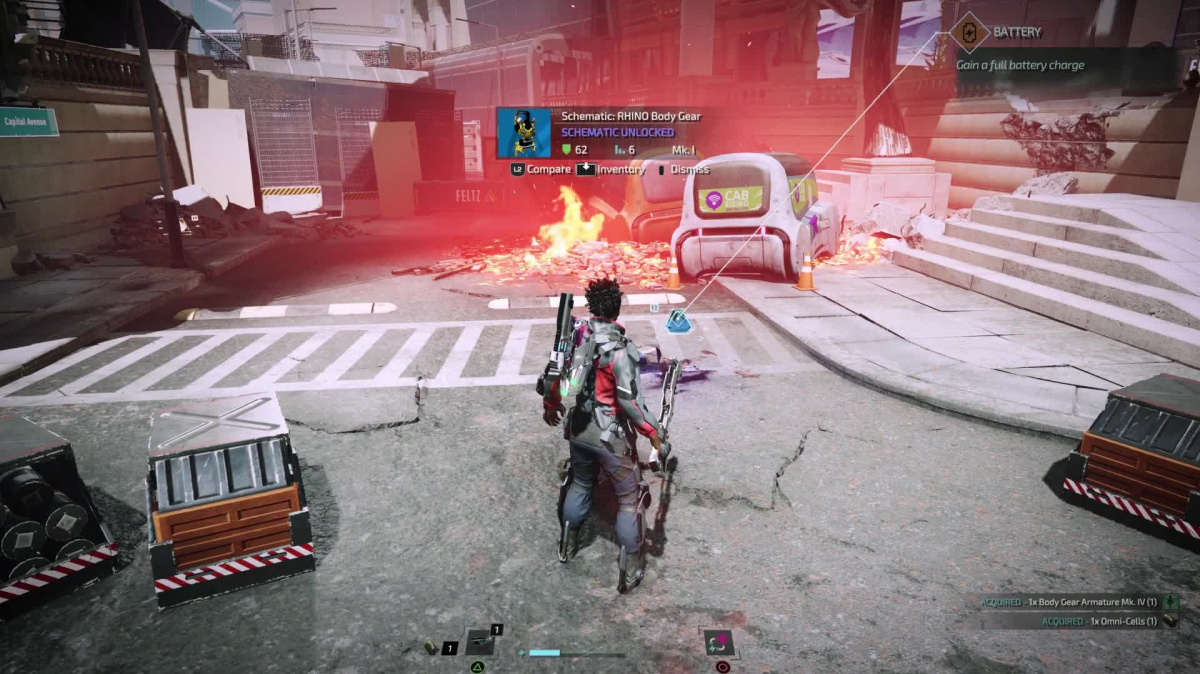Select the Body Gear Armature Mk. IV acquired entry

pyautogui.click(x=1075, y=602)
